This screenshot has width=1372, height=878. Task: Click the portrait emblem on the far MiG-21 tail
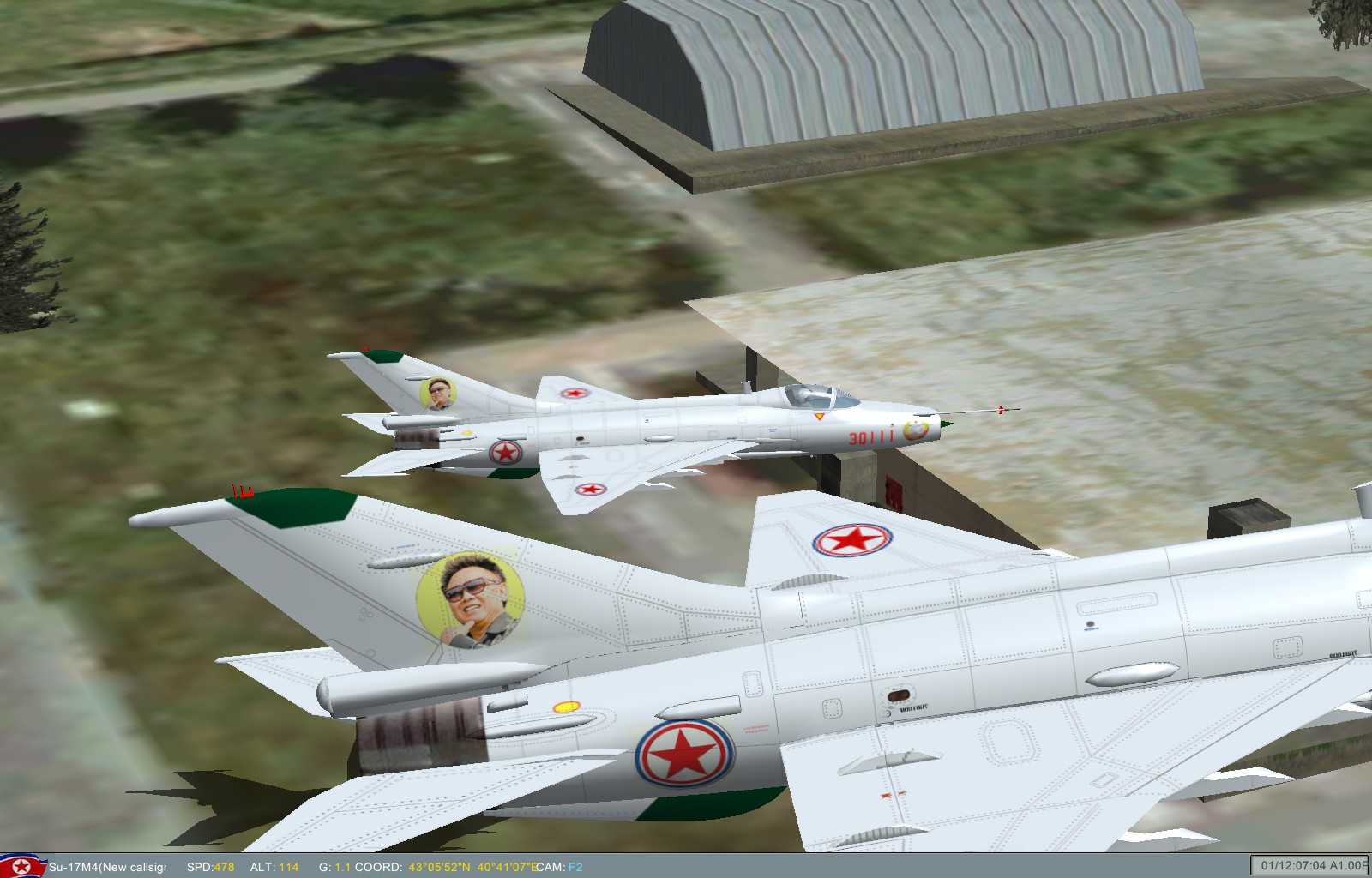(x=441, y=393)
